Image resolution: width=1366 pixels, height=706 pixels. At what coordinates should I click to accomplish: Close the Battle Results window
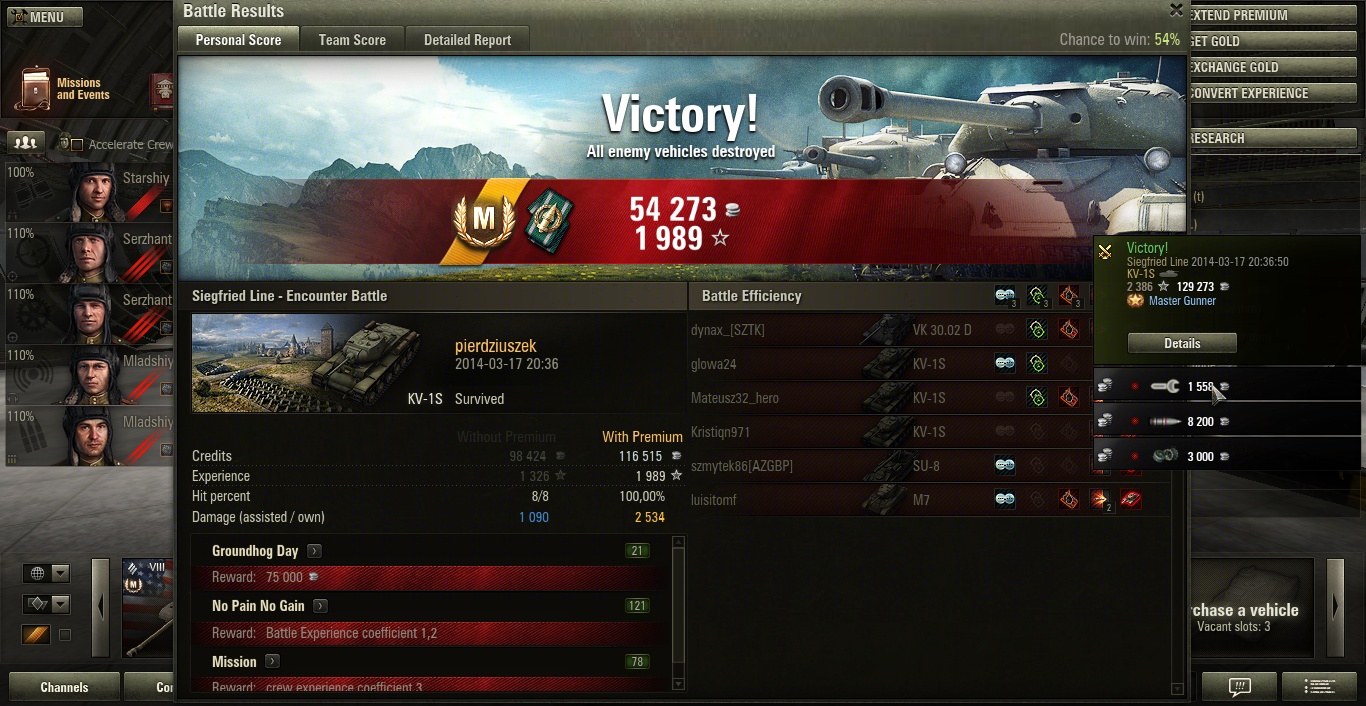coord(1176,10)
